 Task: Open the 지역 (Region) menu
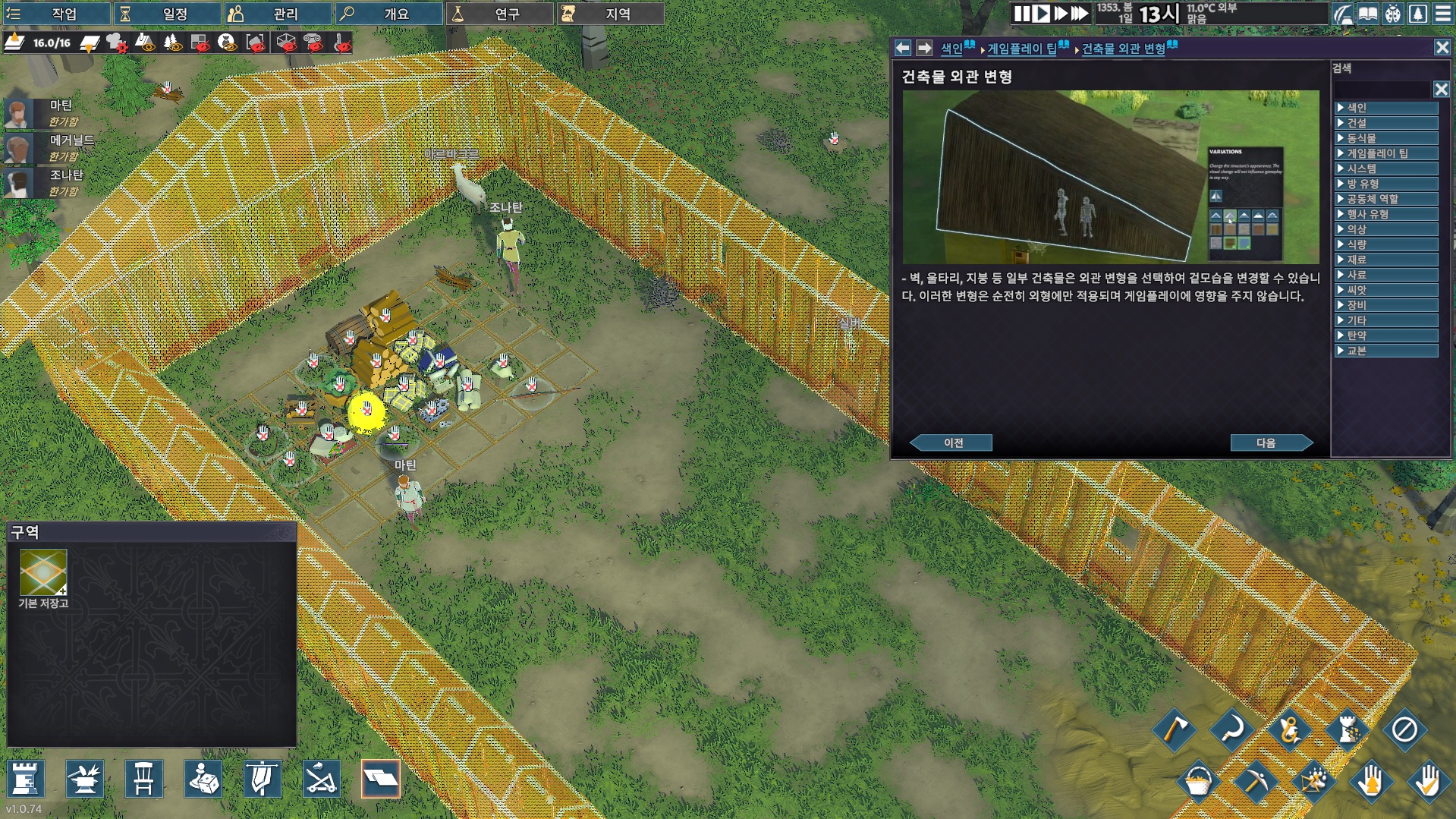pos(609,14)
